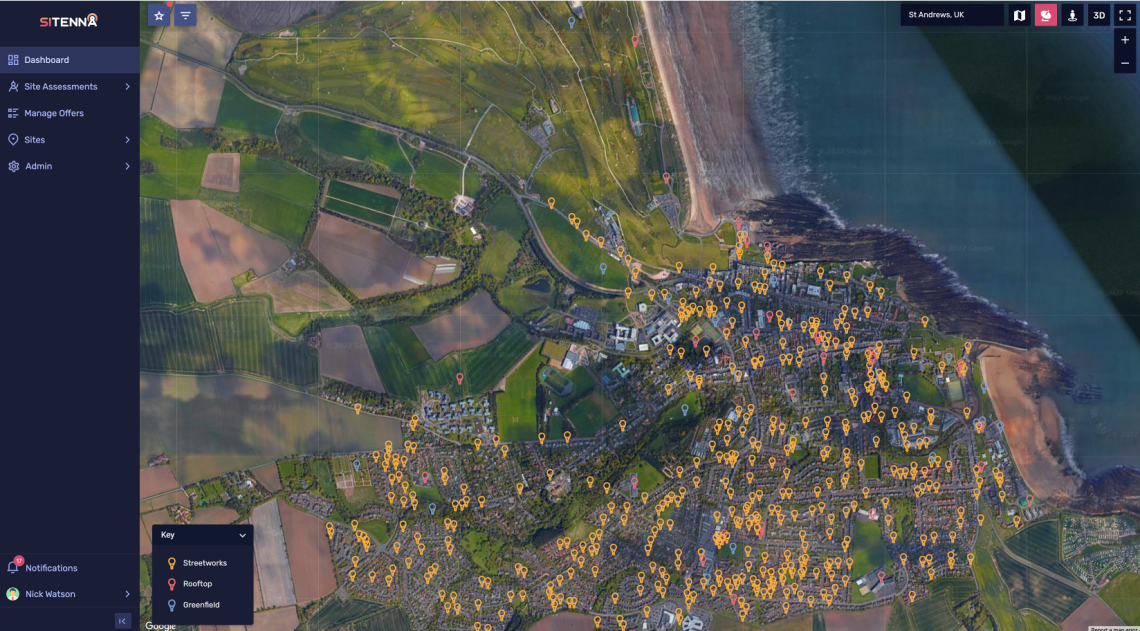Activate the street view pegman button
Screen dimensions: 1140x631
(x=1072, y=15)
